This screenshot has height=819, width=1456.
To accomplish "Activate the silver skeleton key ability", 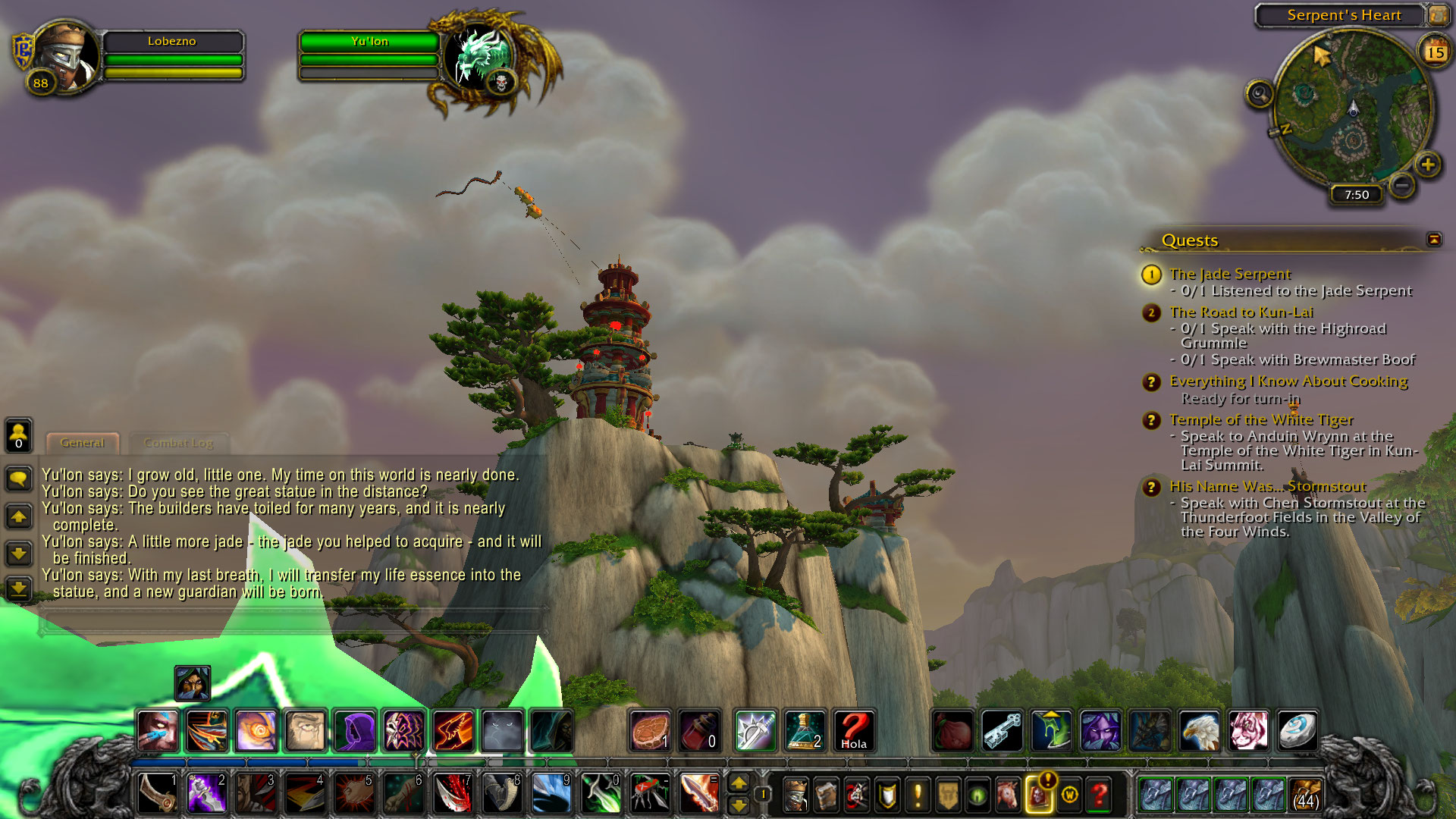I will [x=1001, y=731].
